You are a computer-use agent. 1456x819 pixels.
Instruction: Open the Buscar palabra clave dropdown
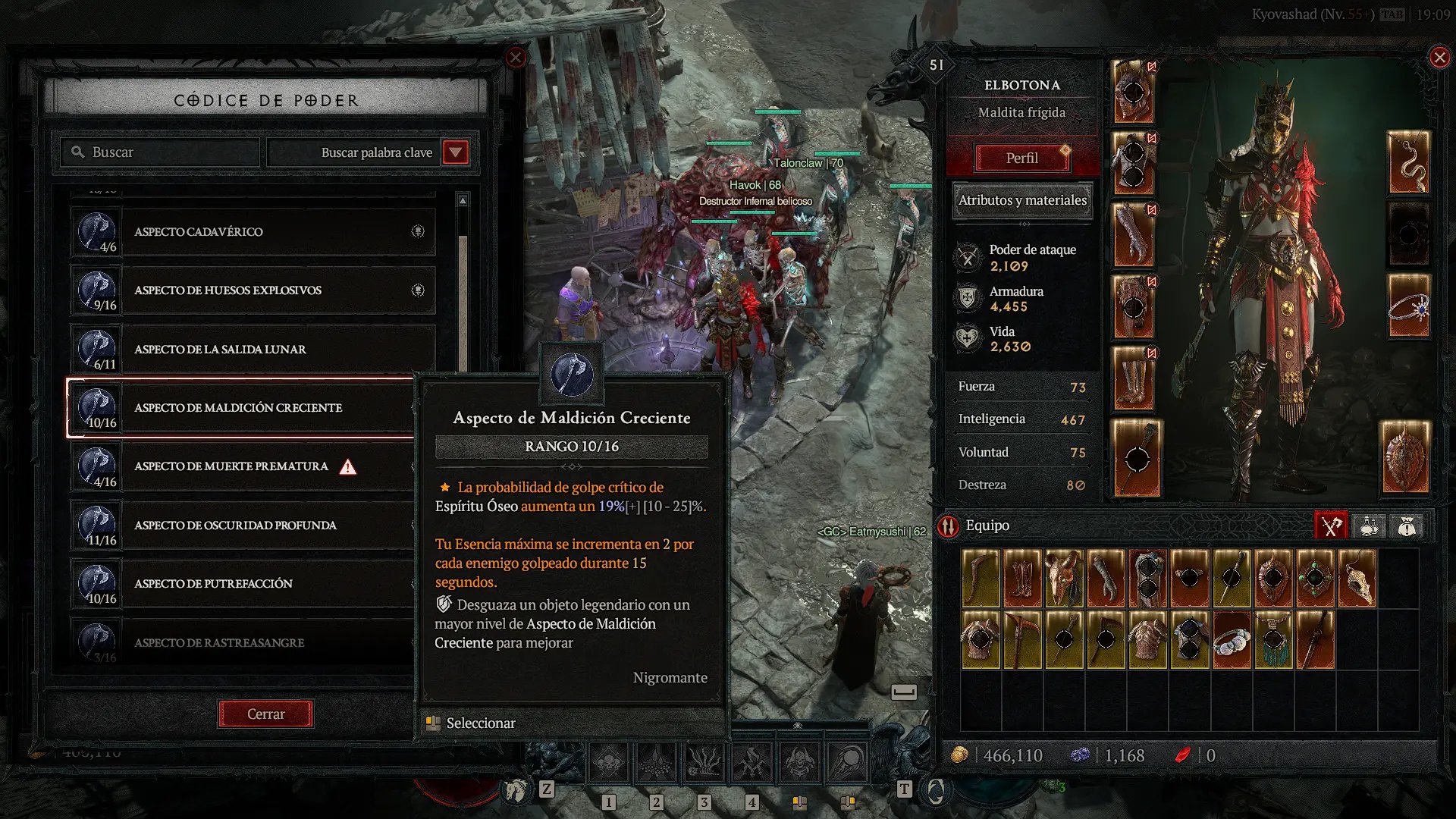(455, 152)
